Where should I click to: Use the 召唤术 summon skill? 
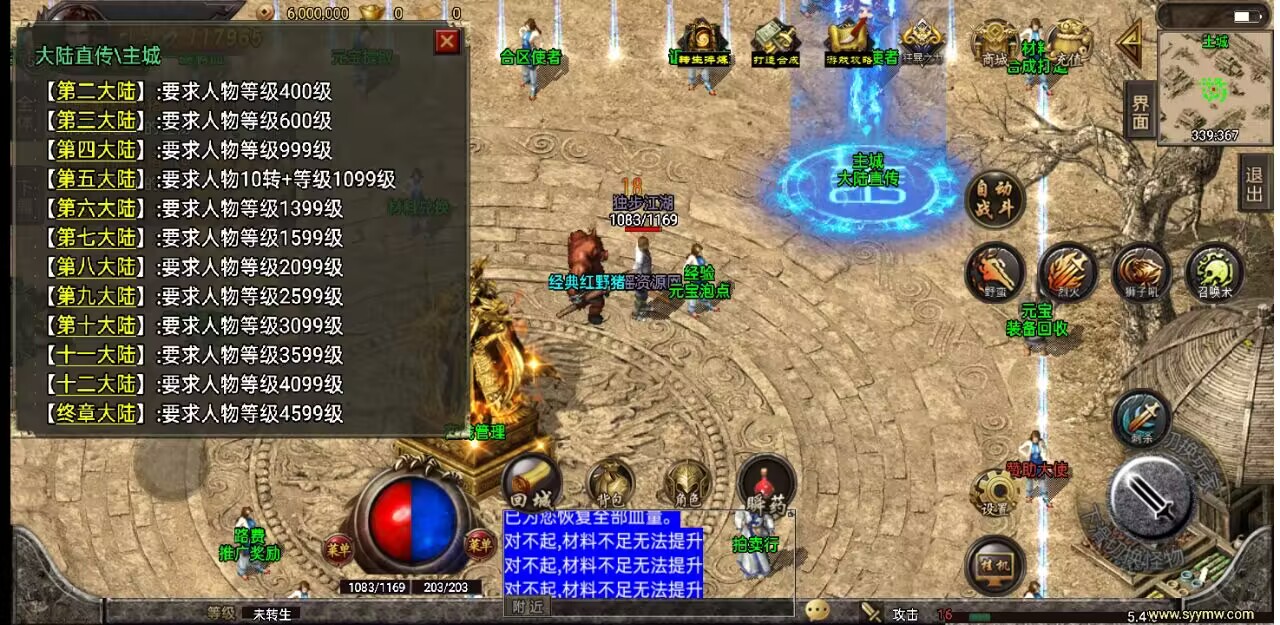(1214, 272)
